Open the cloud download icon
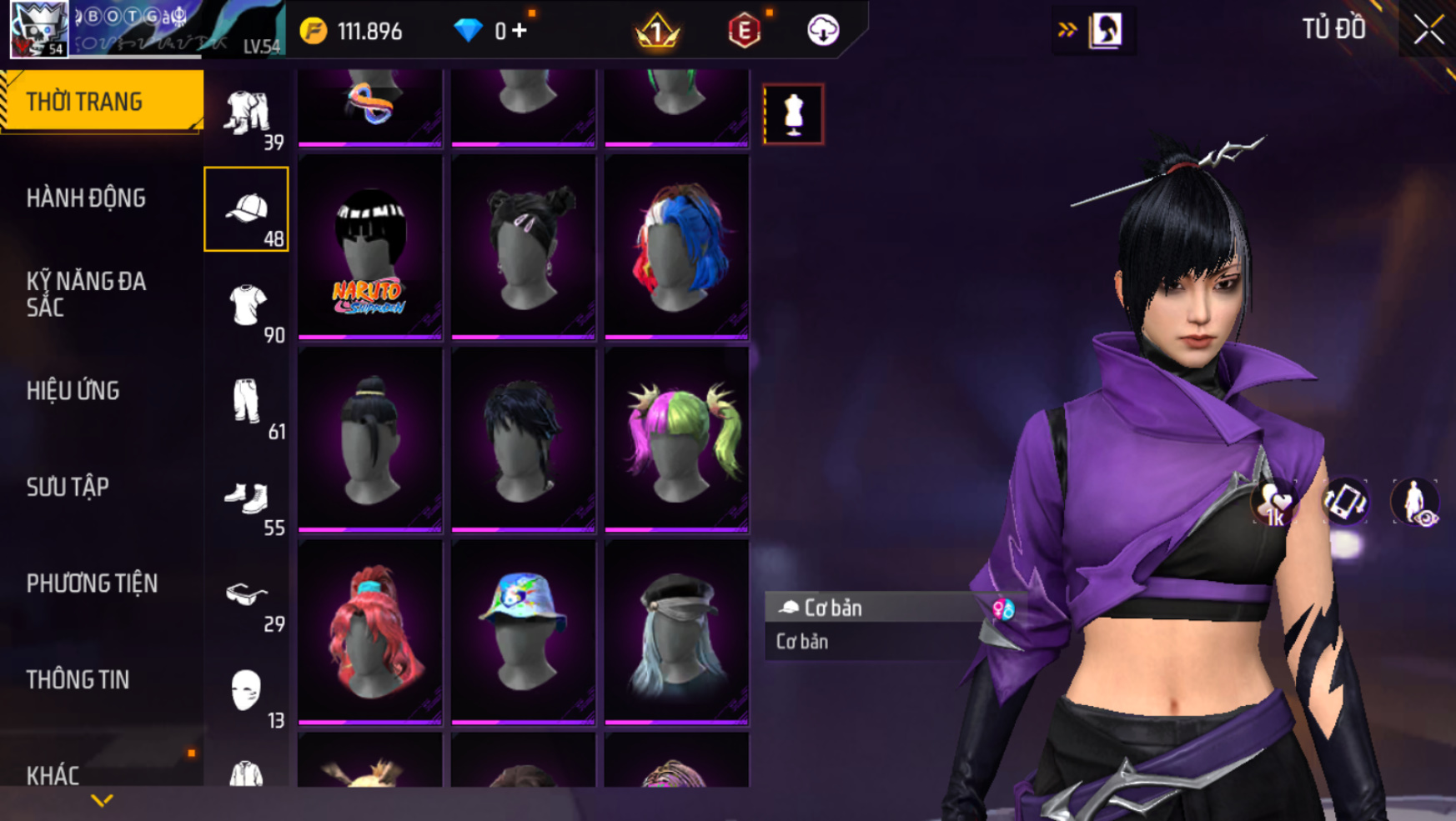The width and height of the screenshot is (1456, 821). 822,31
